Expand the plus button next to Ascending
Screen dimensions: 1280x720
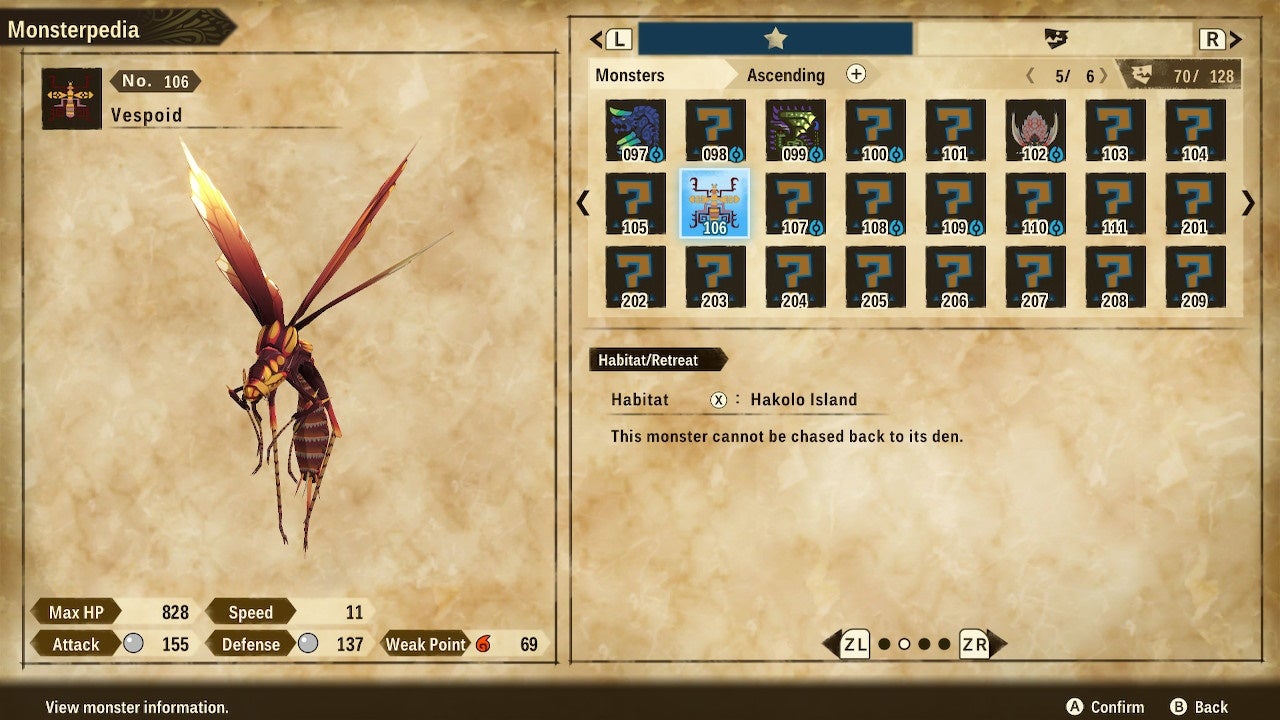pos(856,74)
